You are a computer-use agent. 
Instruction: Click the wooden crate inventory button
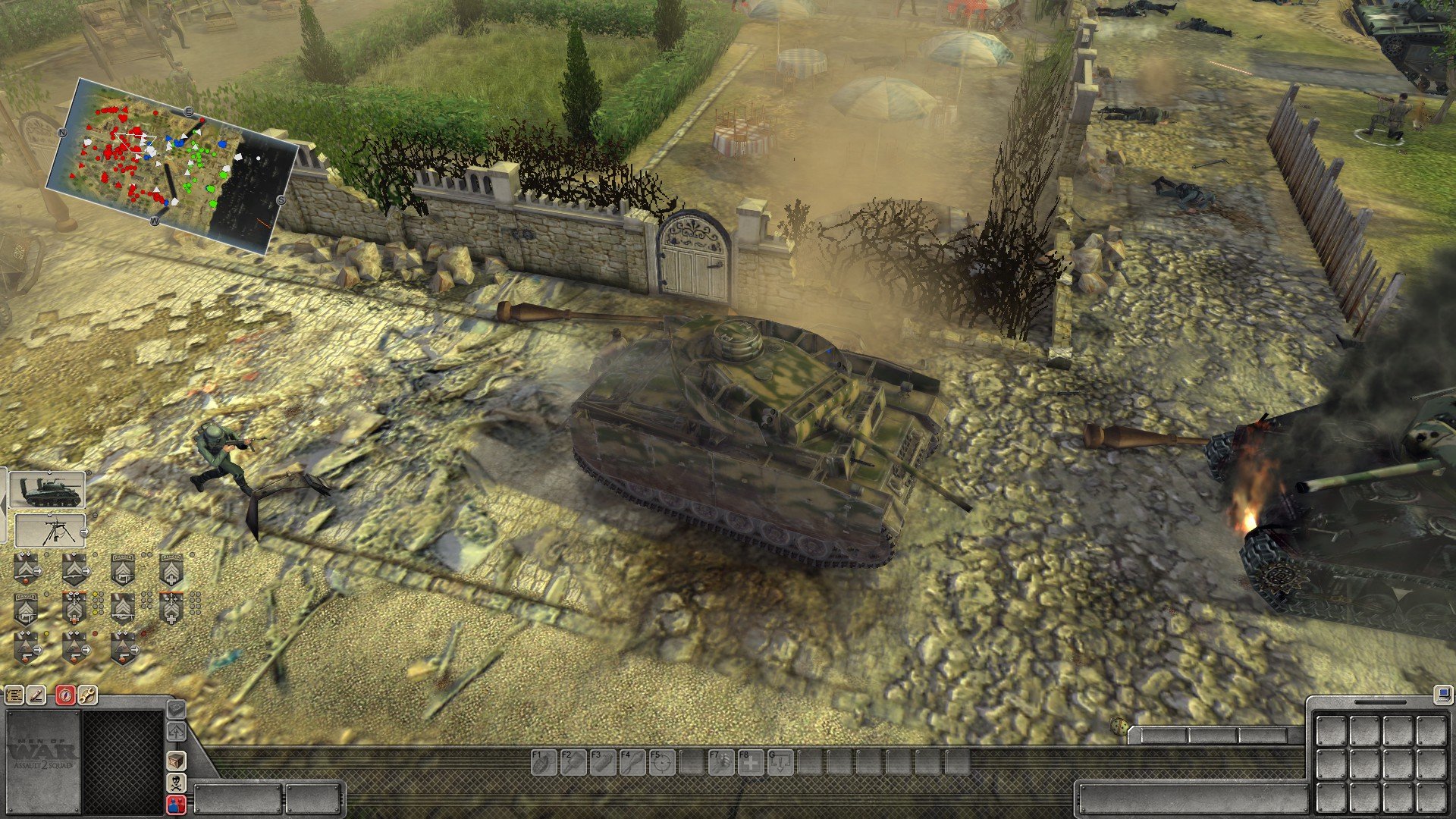point(176,761)
